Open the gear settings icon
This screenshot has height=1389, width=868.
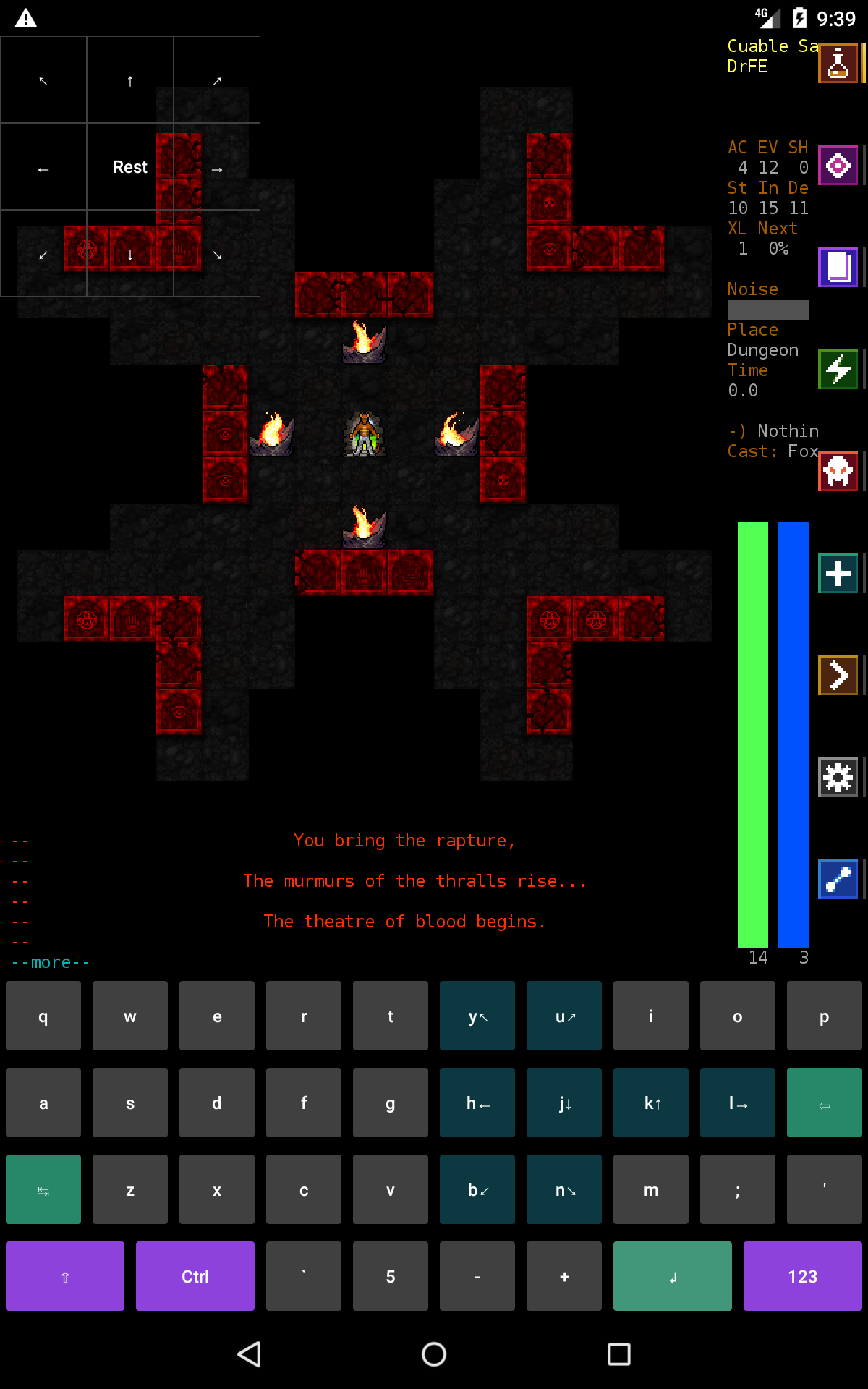coord(838,777)
